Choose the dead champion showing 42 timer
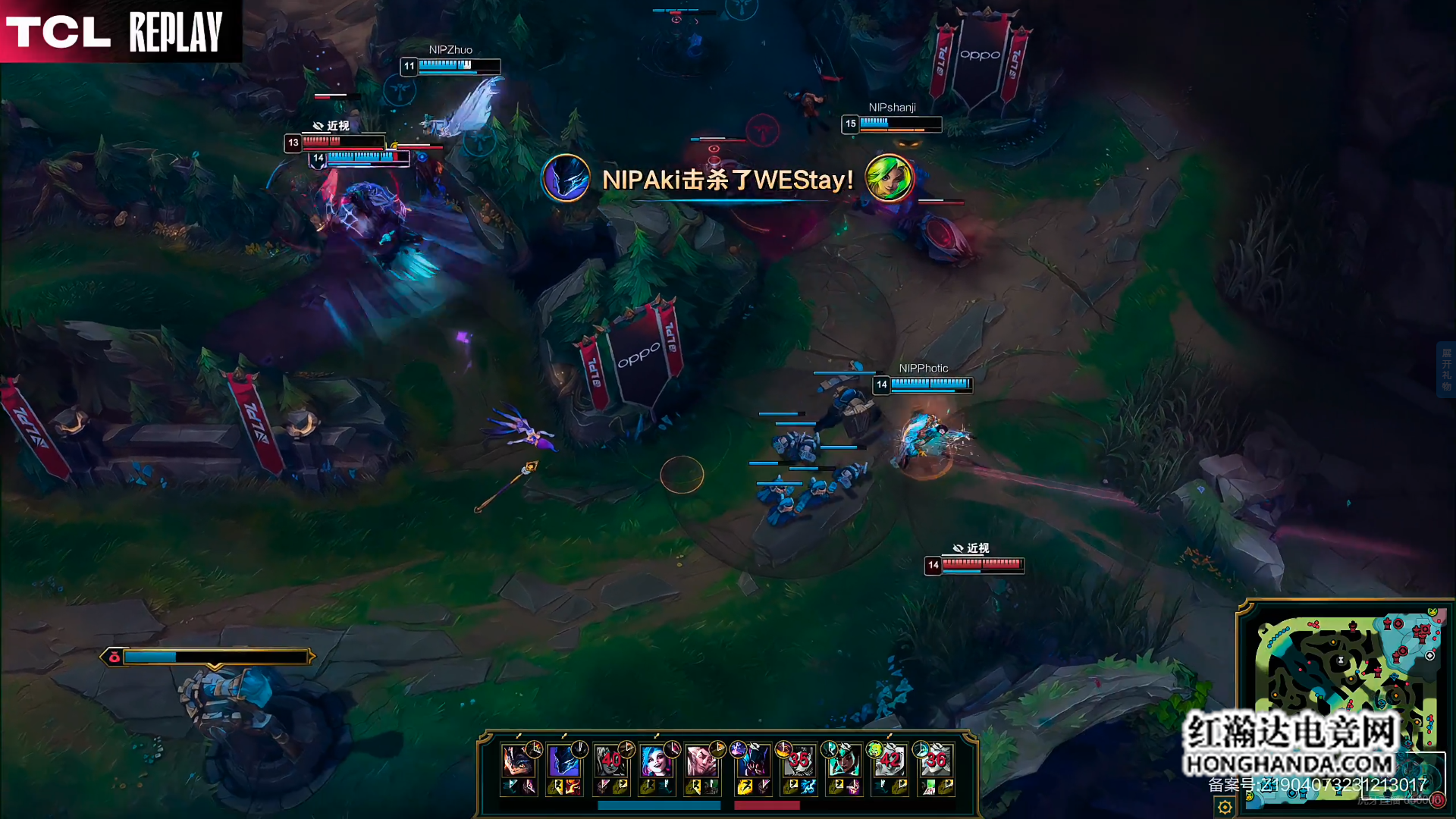 point(890,761)
